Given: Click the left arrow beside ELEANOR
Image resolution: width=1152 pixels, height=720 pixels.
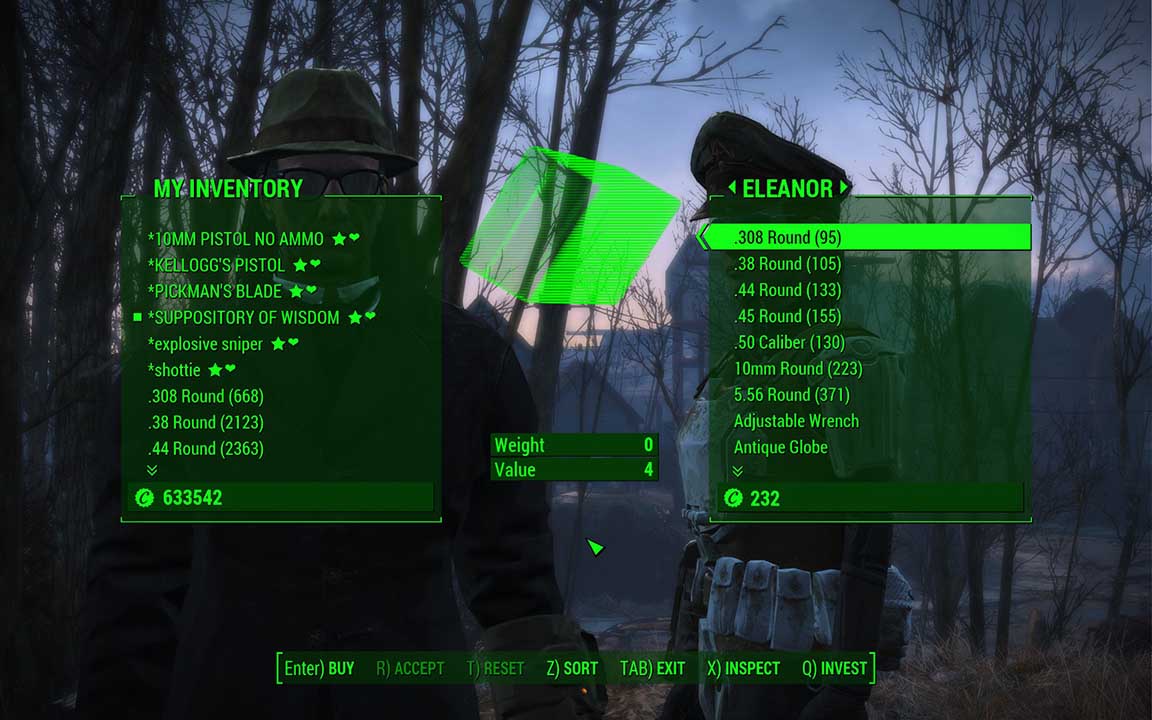Looking at the screenshot, I should [731, 188].
